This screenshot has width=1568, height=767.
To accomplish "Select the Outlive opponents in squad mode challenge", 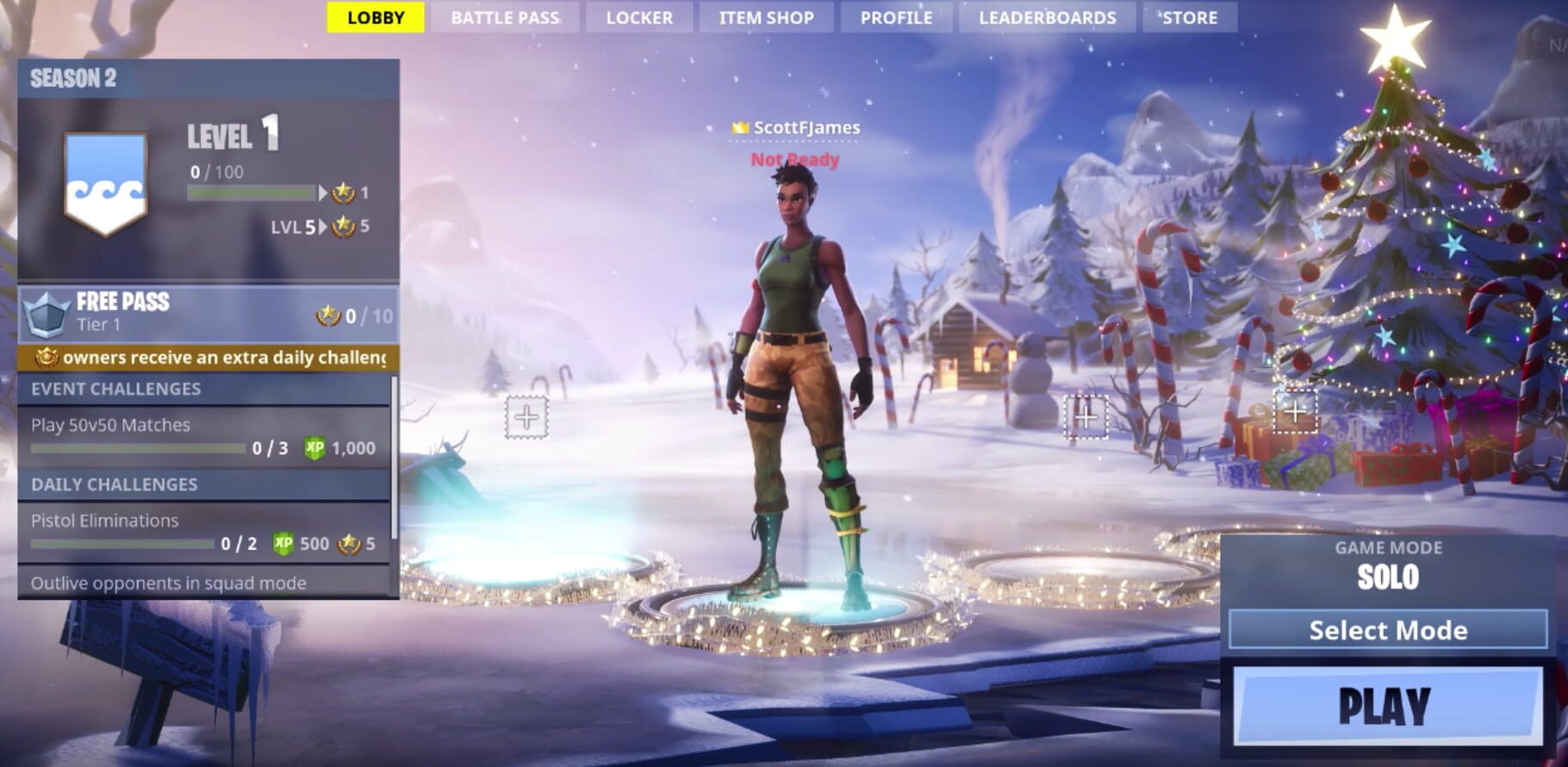I will [x=169, y=583].
